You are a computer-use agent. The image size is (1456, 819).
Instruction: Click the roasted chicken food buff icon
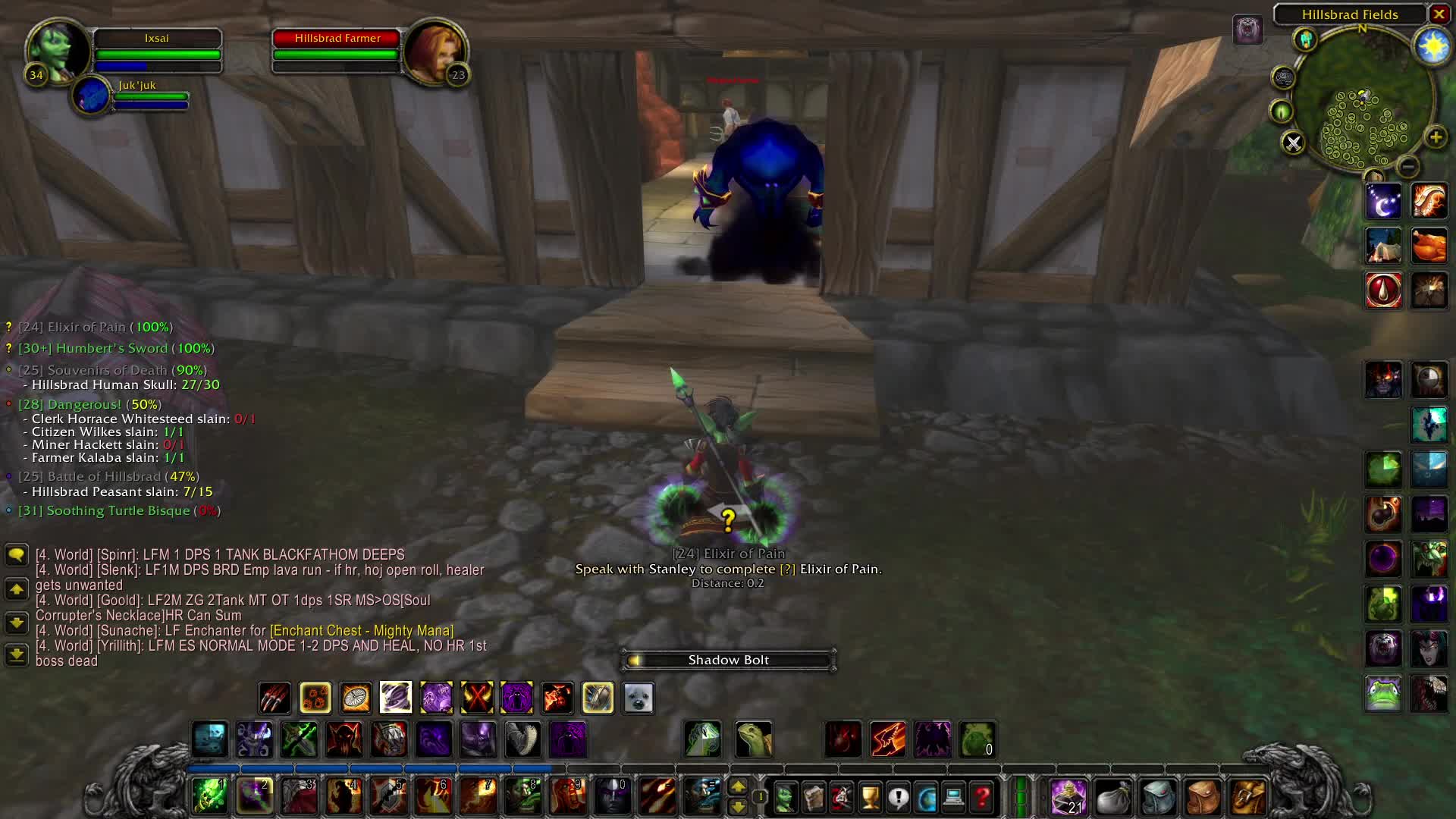[1429, 246]
